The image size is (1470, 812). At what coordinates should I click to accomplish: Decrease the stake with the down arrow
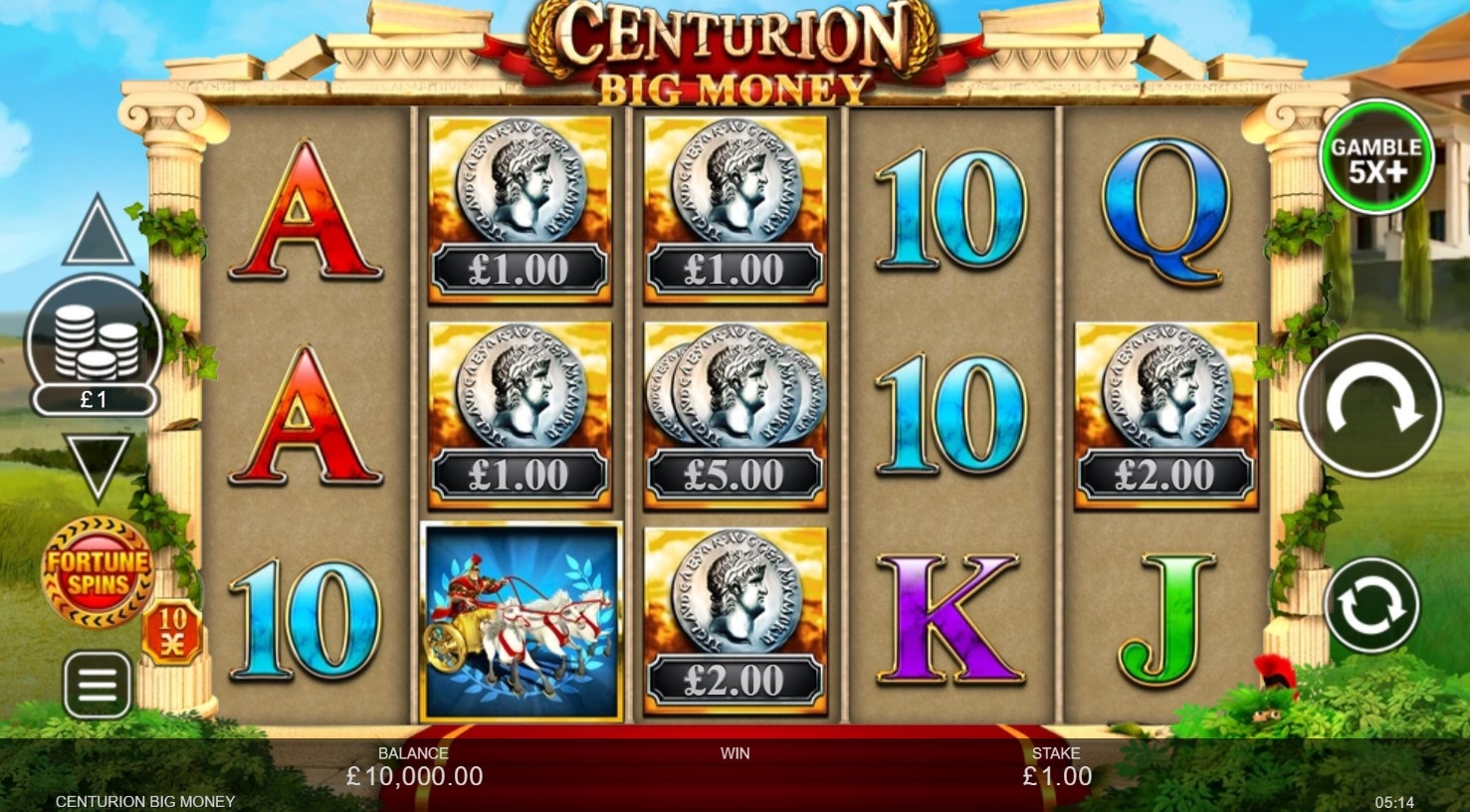click(x=98, y=465)
